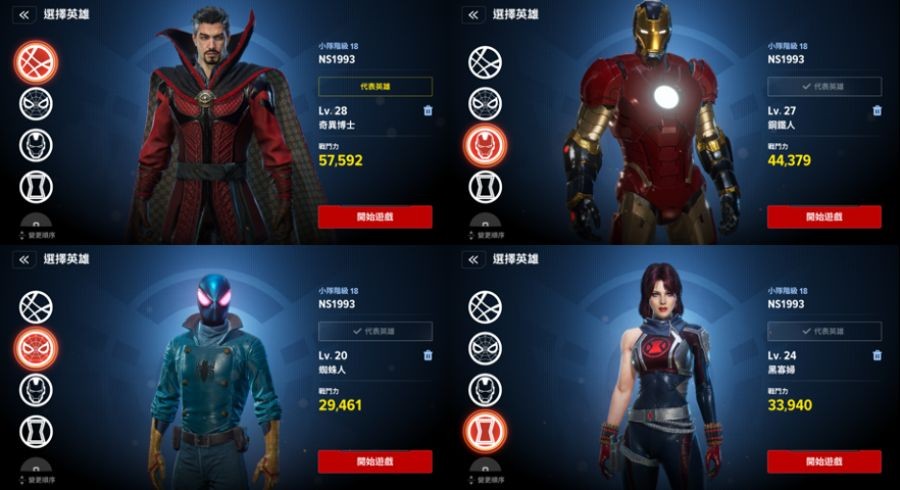This screenshot has width=900, height=490.
Task: Start the game as 鋼鐵人 (Iron Man)
Action: [x=824, y=217]
